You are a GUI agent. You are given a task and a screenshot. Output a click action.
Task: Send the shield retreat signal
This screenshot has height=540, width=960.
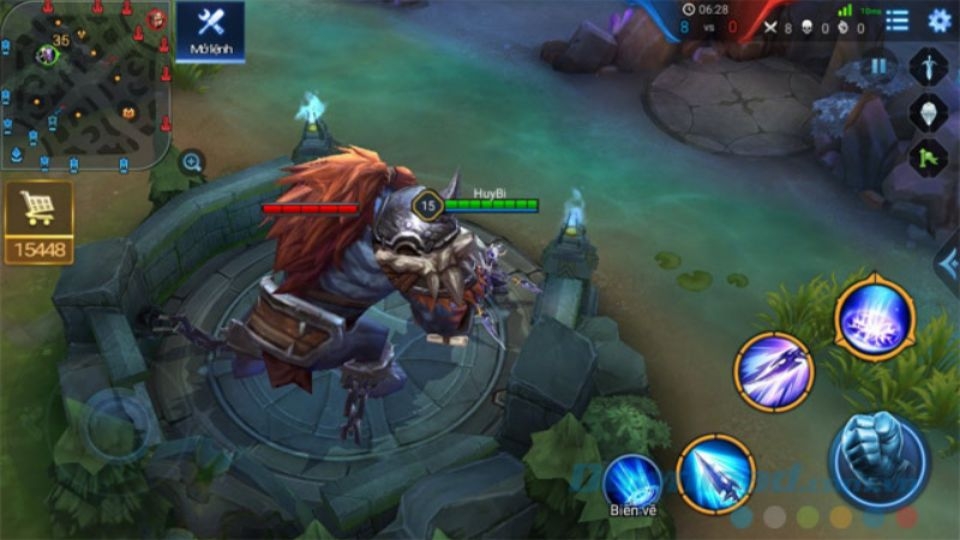click(928, 112)
